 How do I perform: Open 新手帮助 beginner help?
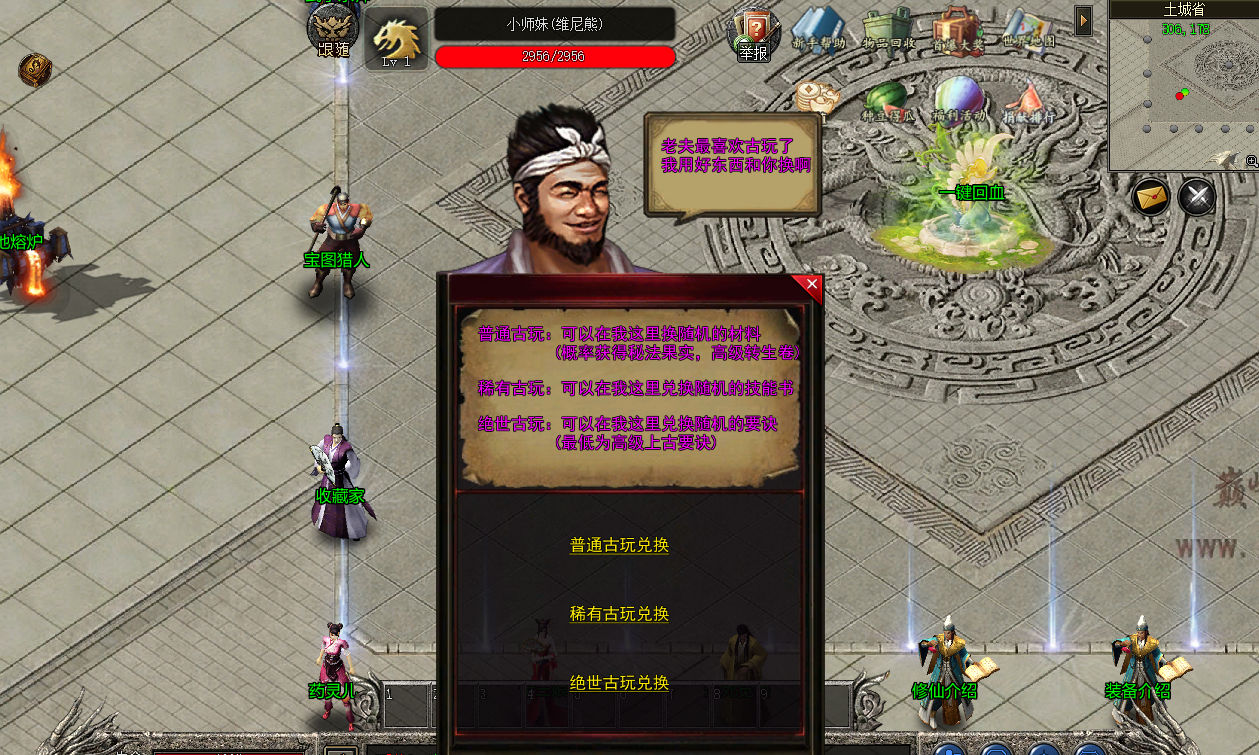coord(819,32)
